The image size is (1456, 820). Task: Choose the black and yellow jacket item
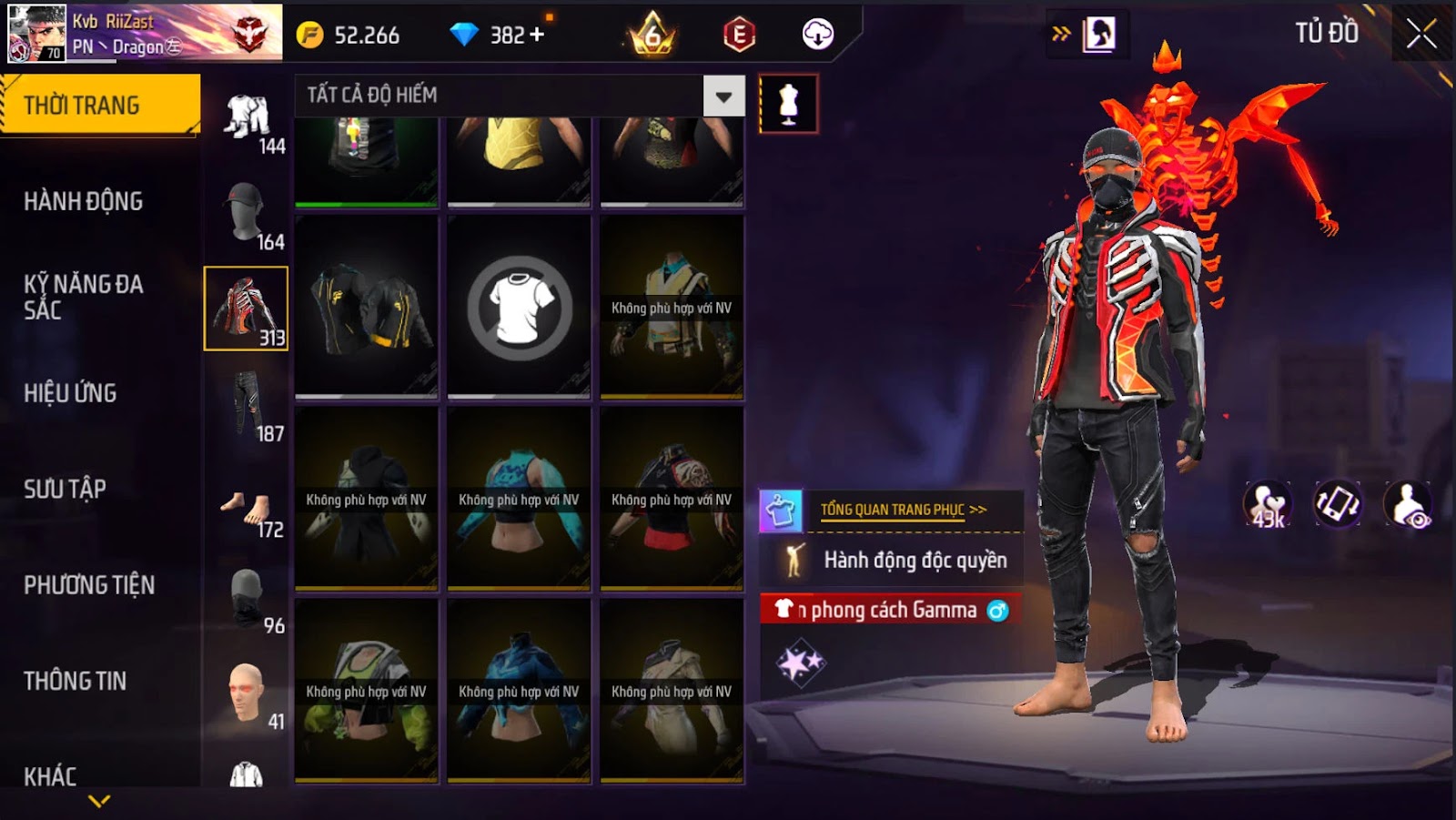point(367,308)
